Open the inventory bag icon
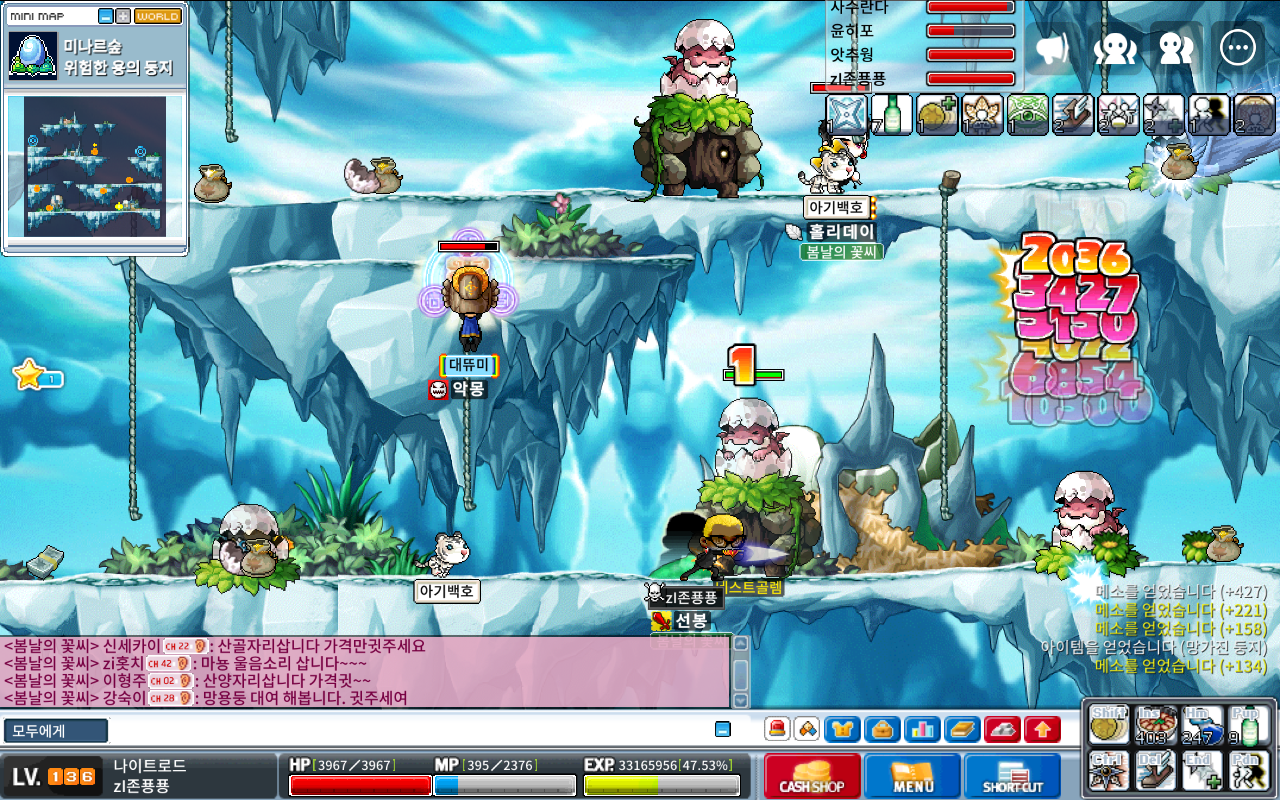 882,730
